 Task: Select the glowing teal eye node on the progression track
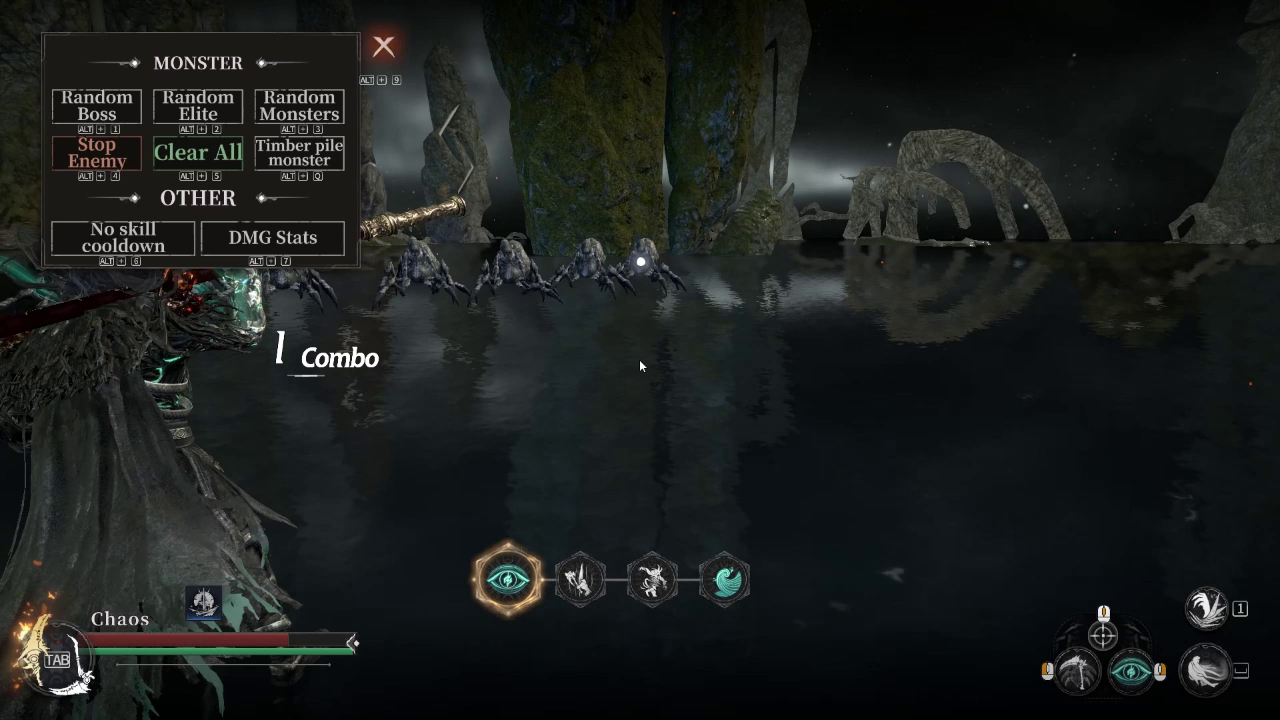point(507,579)
